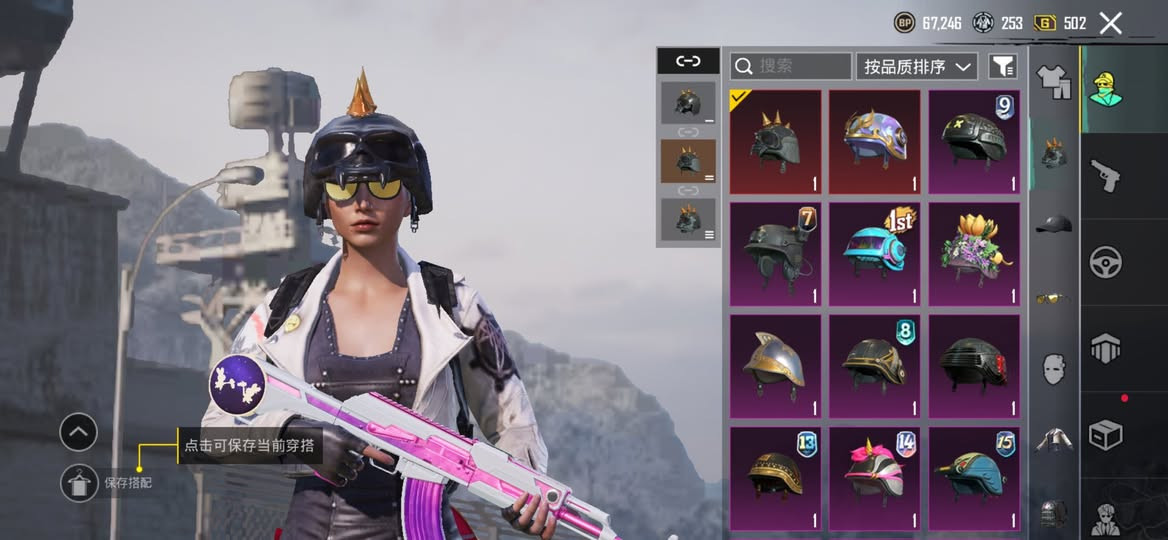Close the wardrobe with the X button
The height and width of the screenshot is (540, 1168).
coord(1110,23)
